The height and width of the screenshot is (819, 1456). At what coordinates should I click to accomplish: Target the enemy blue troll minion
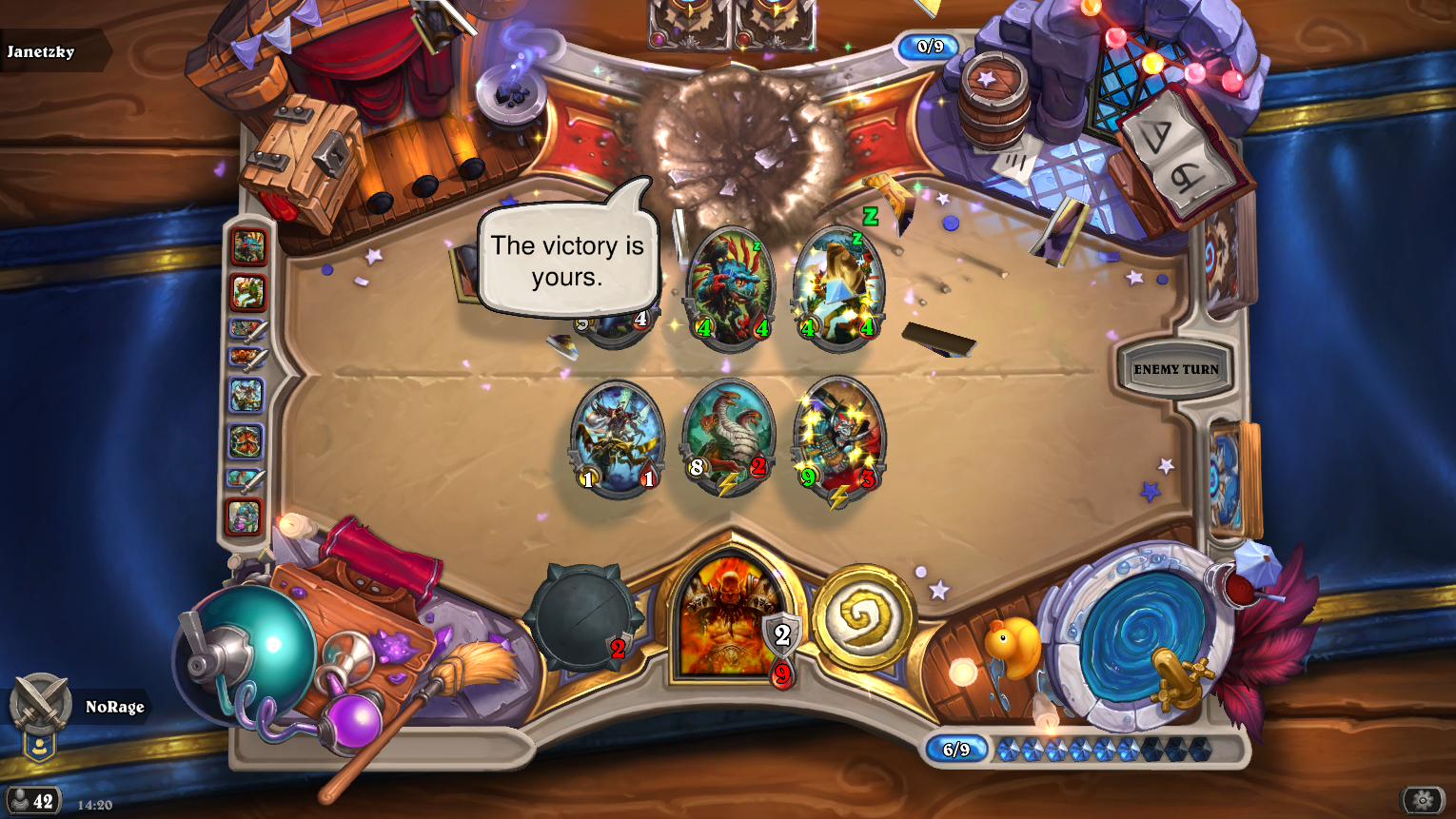coord(730,285)
